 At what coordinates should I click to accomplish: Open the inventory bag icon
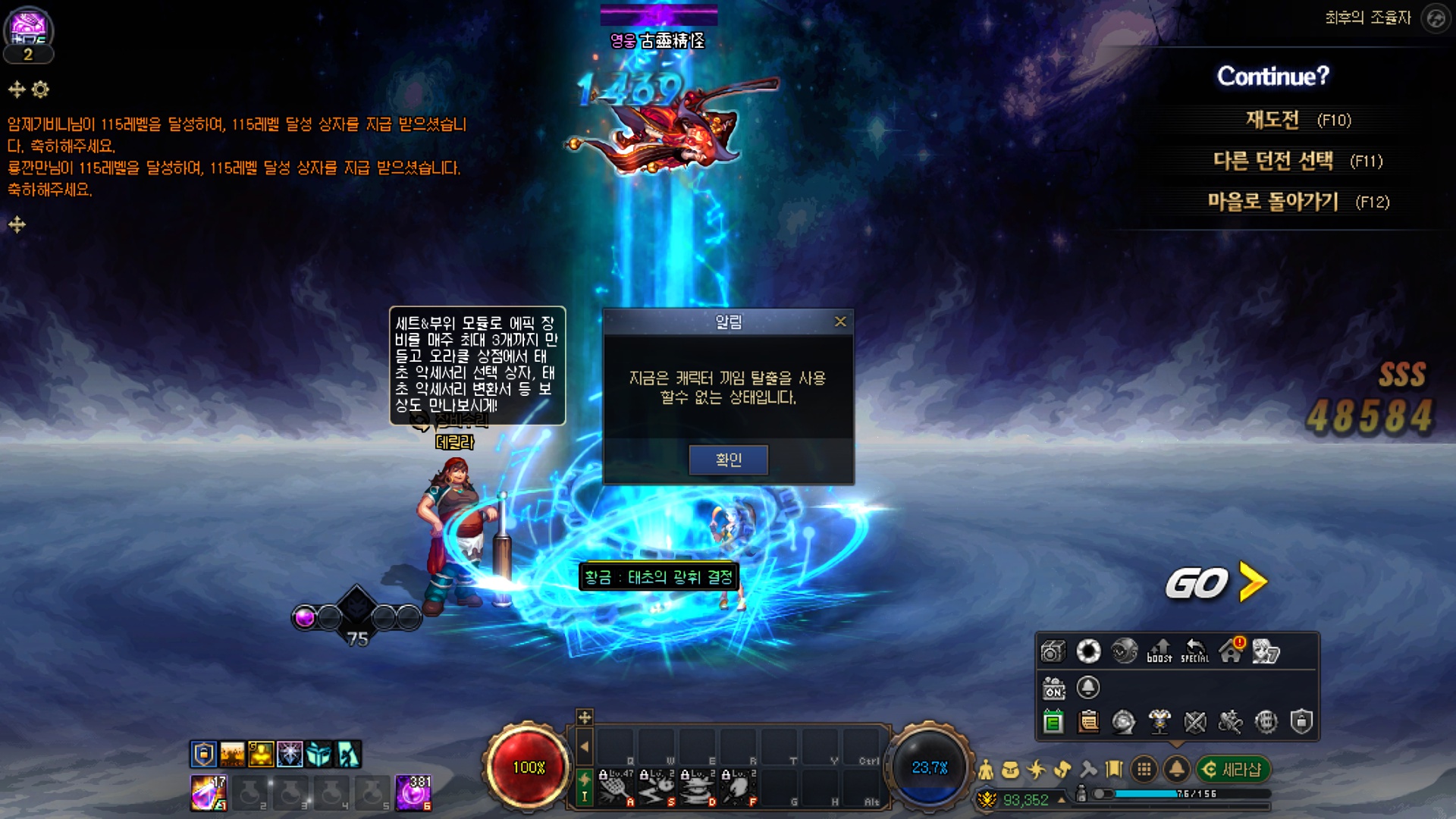[x=1010, y=770]
